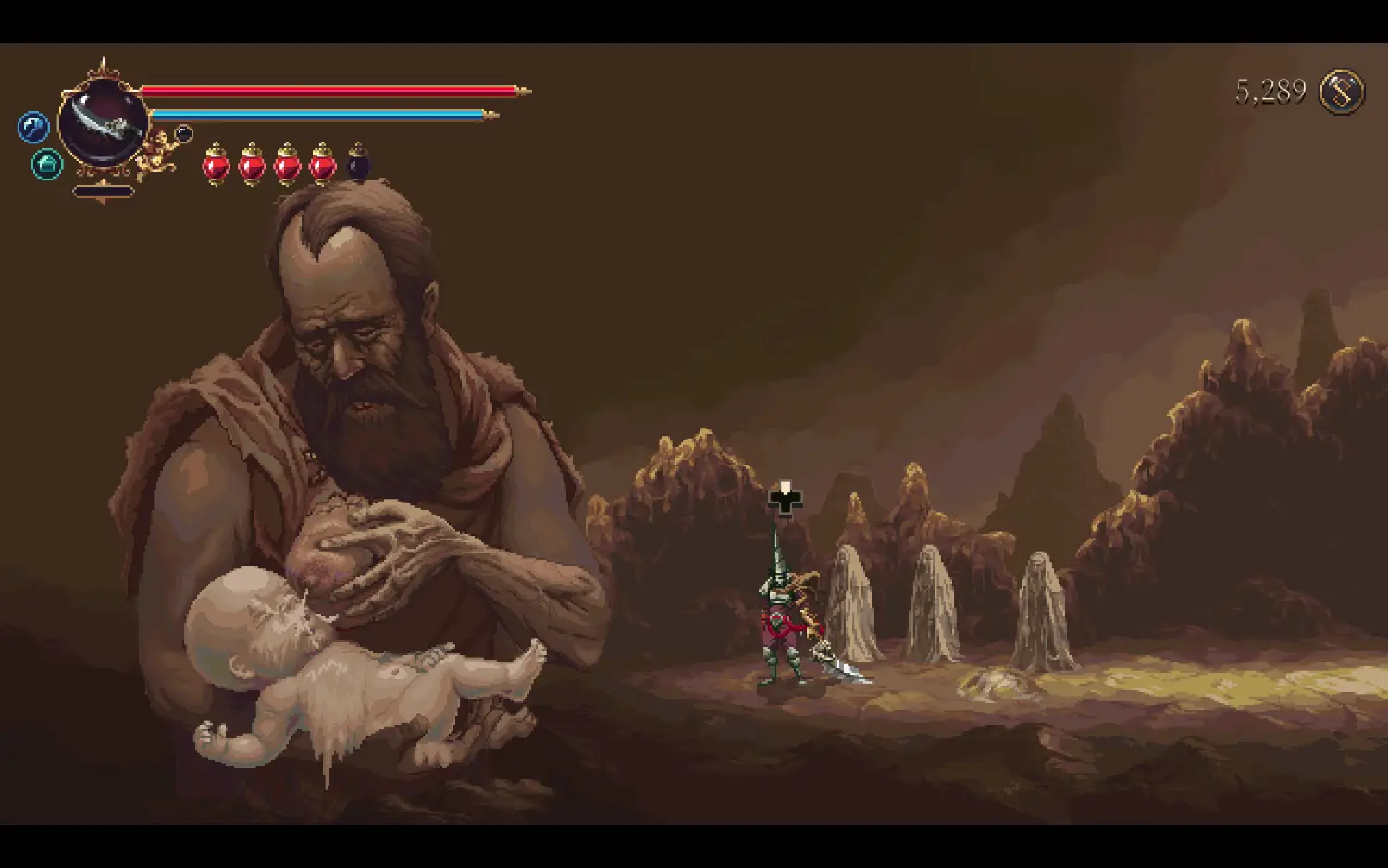The height and width of the screenshot is (868, 1388).
Task: Click the empty dark bile flask
Action: click(358, 165)
